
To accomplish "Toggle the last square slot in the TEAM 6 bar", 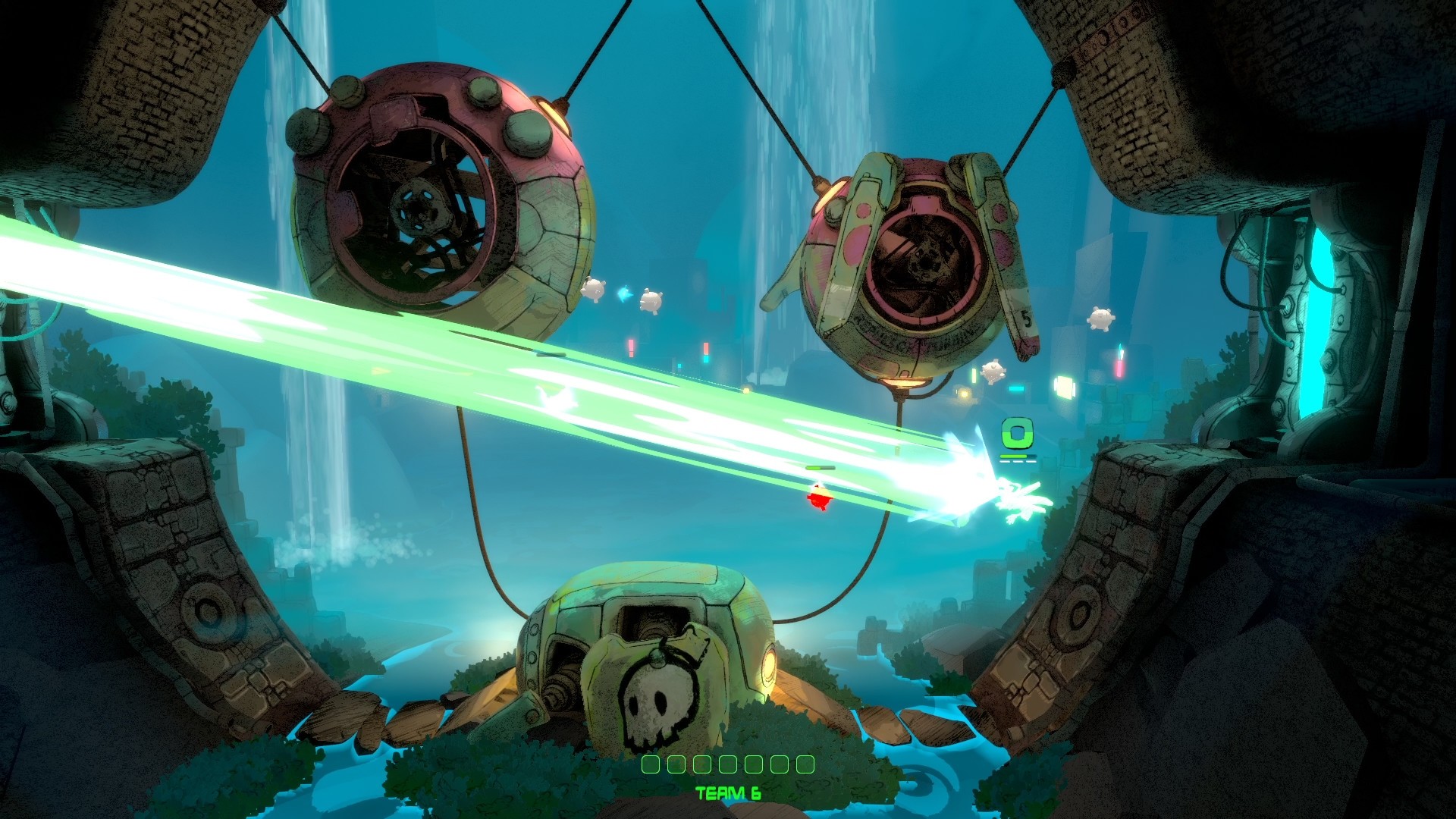I will click(x=804, y=766).
